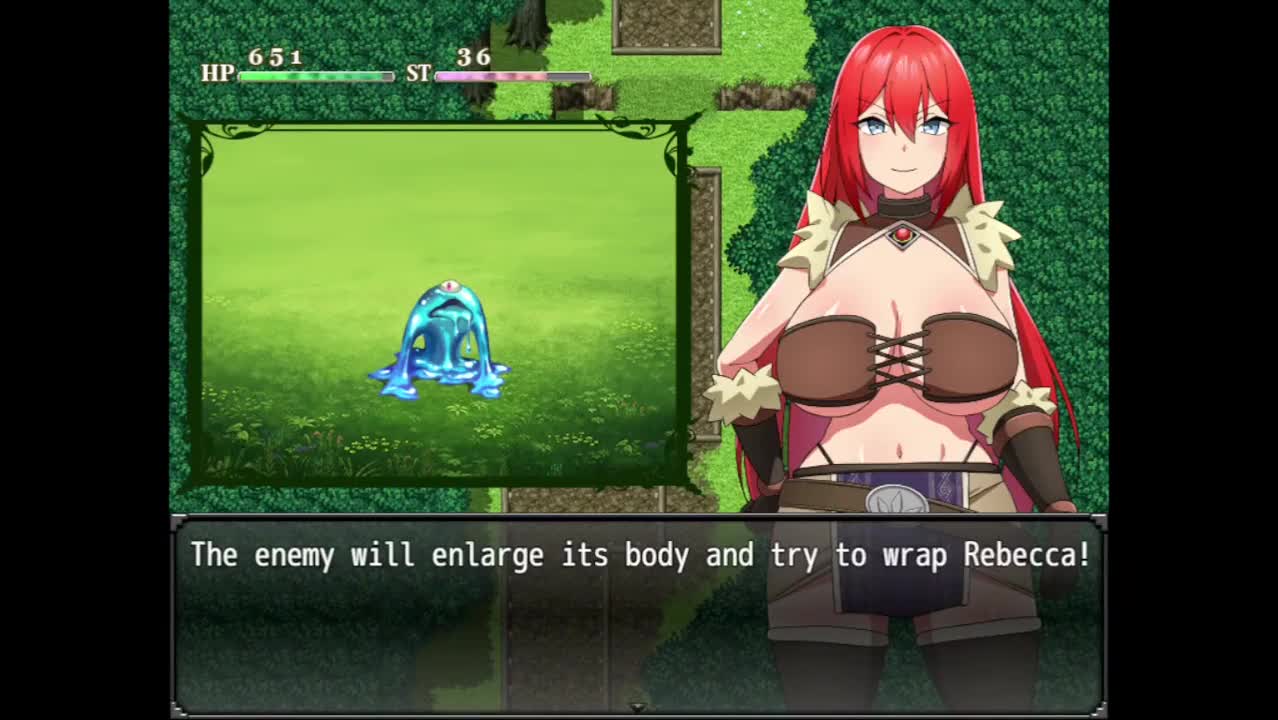Advance the battle message about Rebecca
This screenshot has width=1278, height=720.
tap(639, 556)
